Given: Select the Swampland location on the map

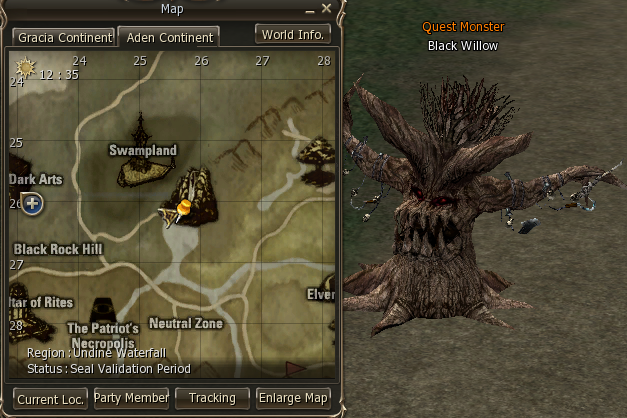Looking at the screenshot, I should tap(142, 168).
